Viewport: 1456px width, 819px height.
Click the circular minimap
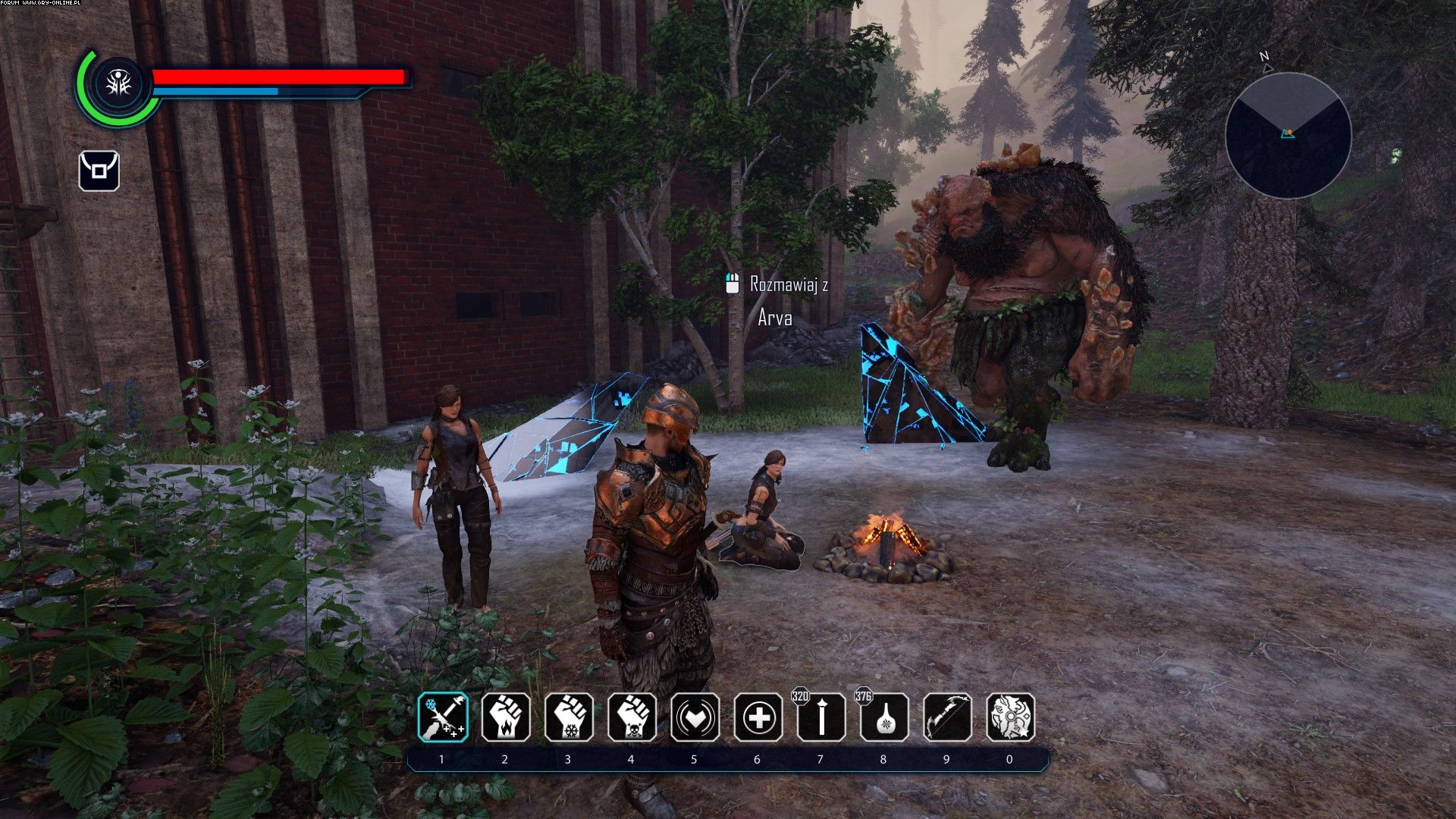(x=1288, y=136)
